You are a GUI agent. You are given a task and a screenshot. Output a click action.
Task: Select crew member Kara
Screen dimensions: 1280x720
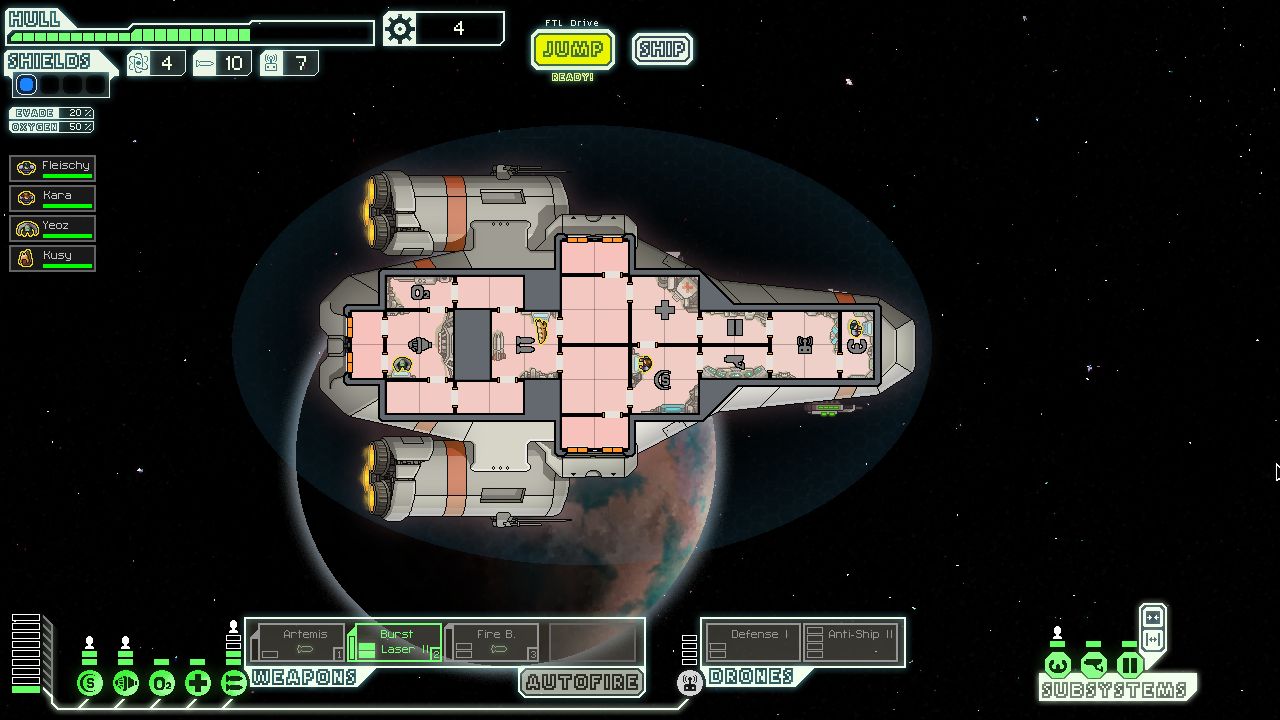pyautogui.click(x=53, y=197)
